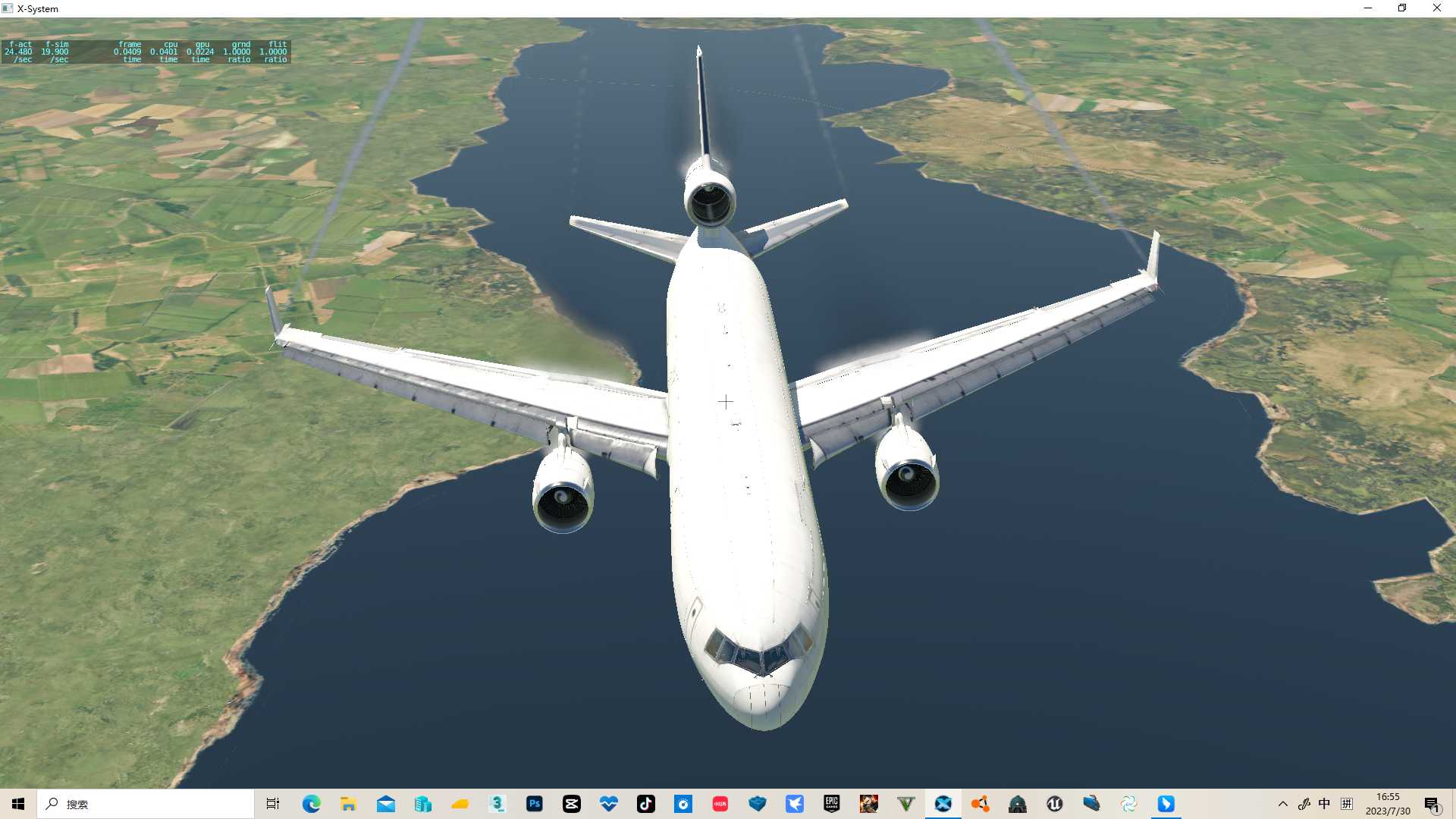The height and width of the screenshot is (819, 1456).
Task: Open the CapCut video editor
Action: click(x=573, y=804)
